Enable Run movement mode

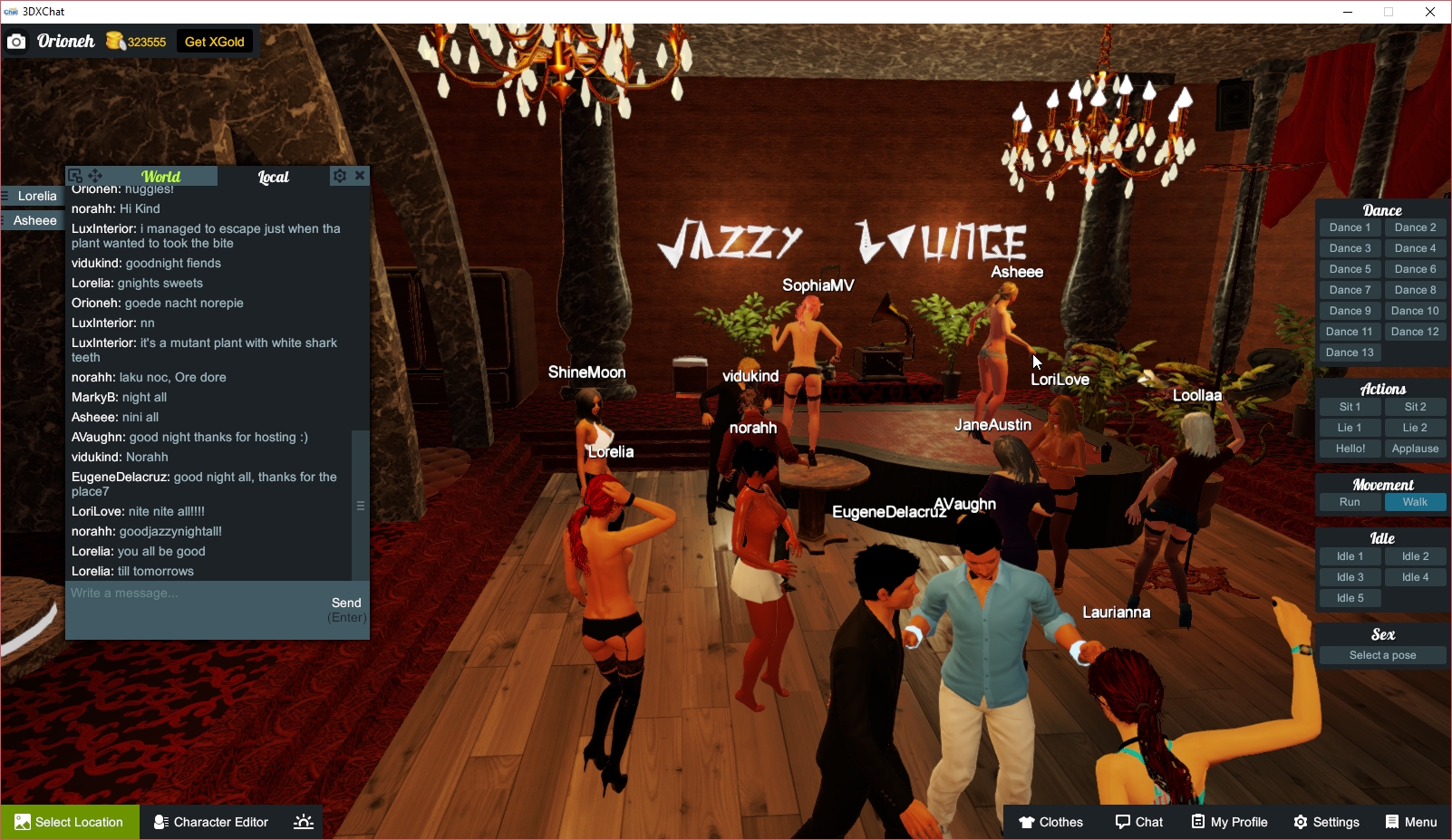click(x=1350, y=501)
